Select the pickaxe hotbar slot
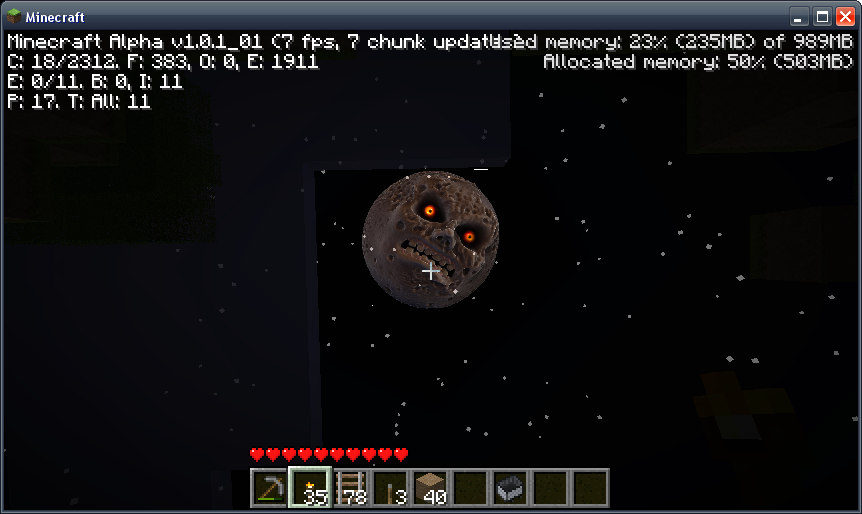The width and height of the screenshot is (862, 514). coord(269,488)
